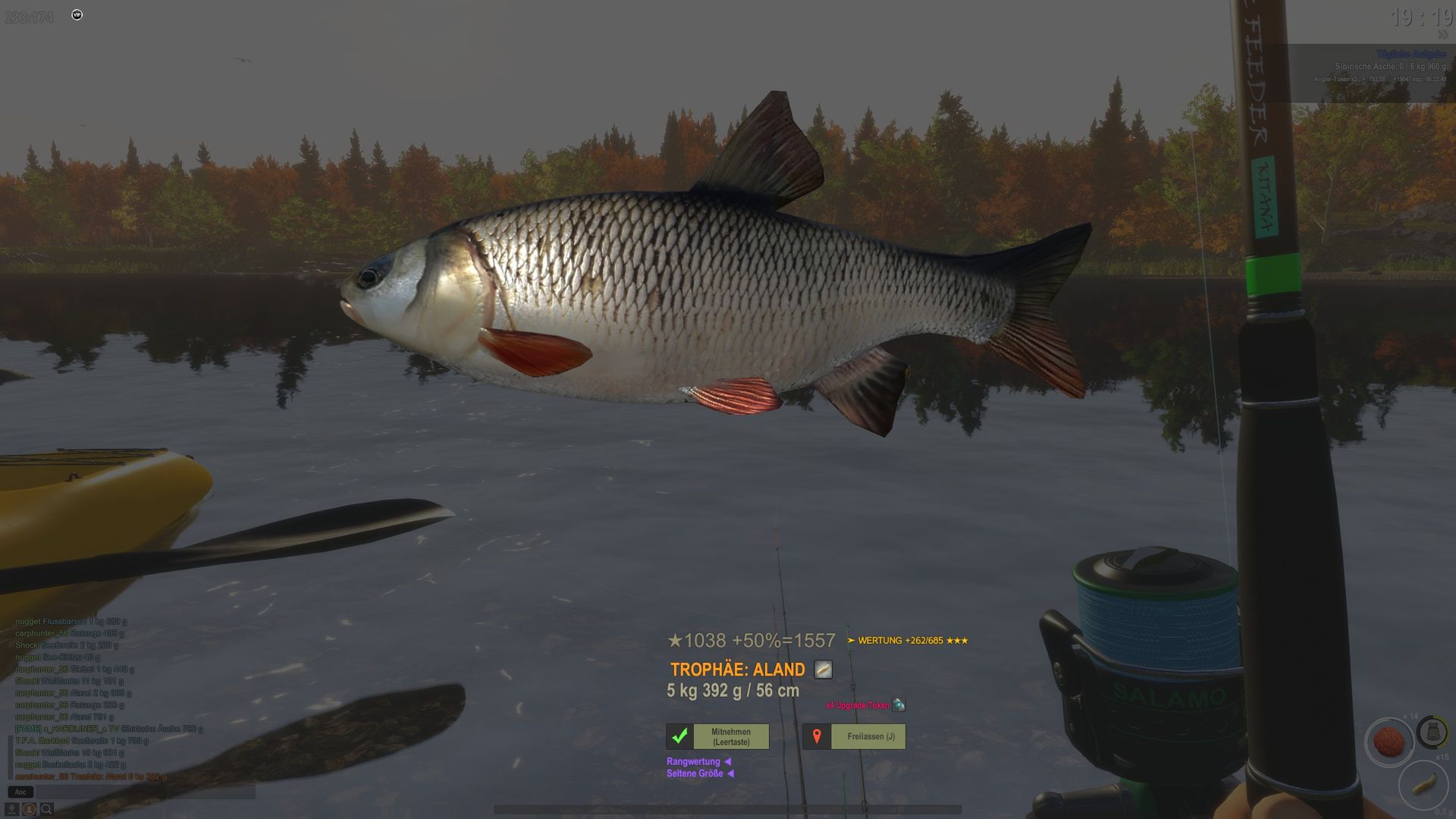1456x819 pixels.
Task: Click the bait icon next to Trophäe: Aland
Action: [823, 670]
